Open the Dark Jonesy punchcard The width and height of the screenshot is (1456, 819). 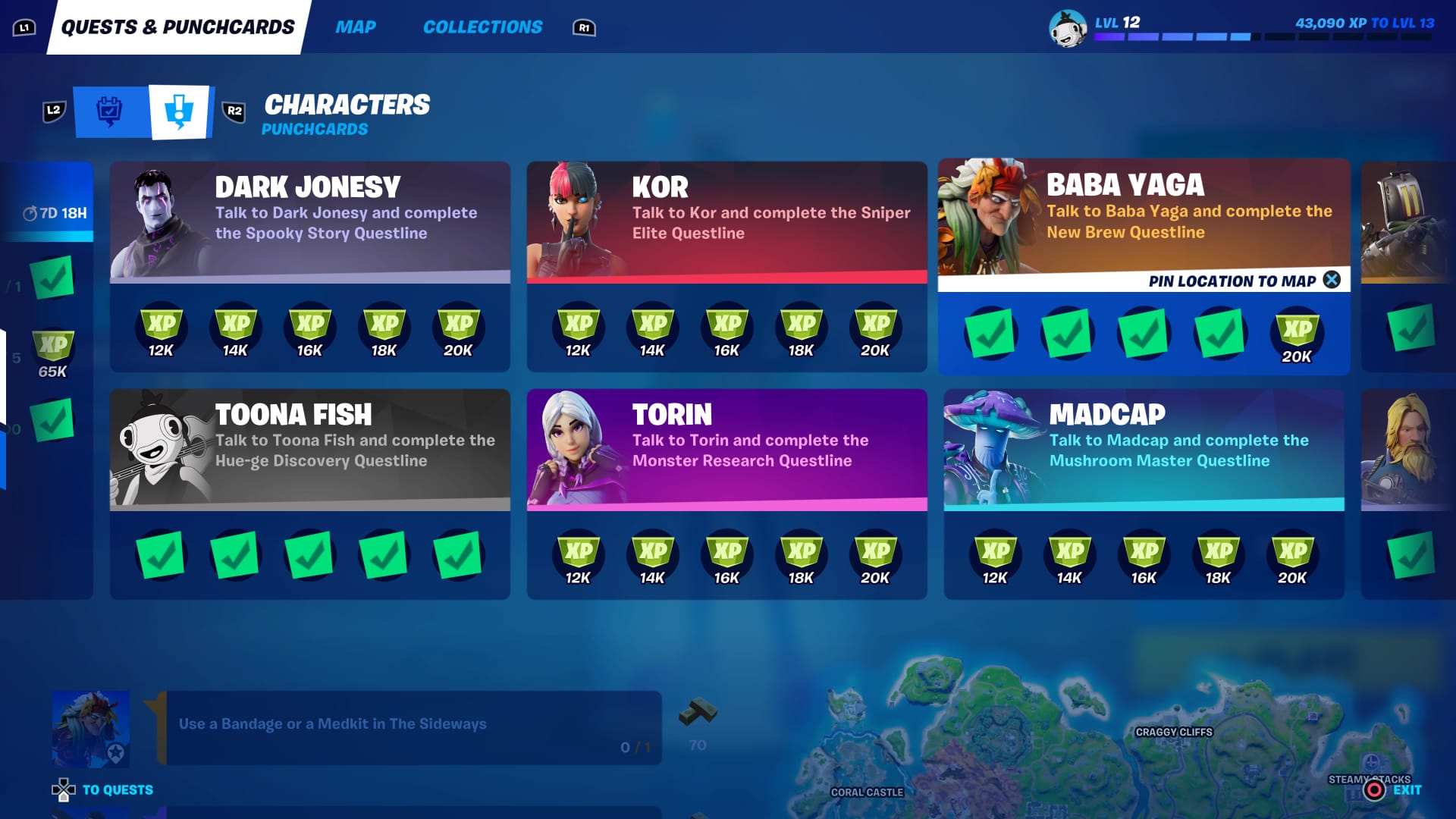point(309,221)
